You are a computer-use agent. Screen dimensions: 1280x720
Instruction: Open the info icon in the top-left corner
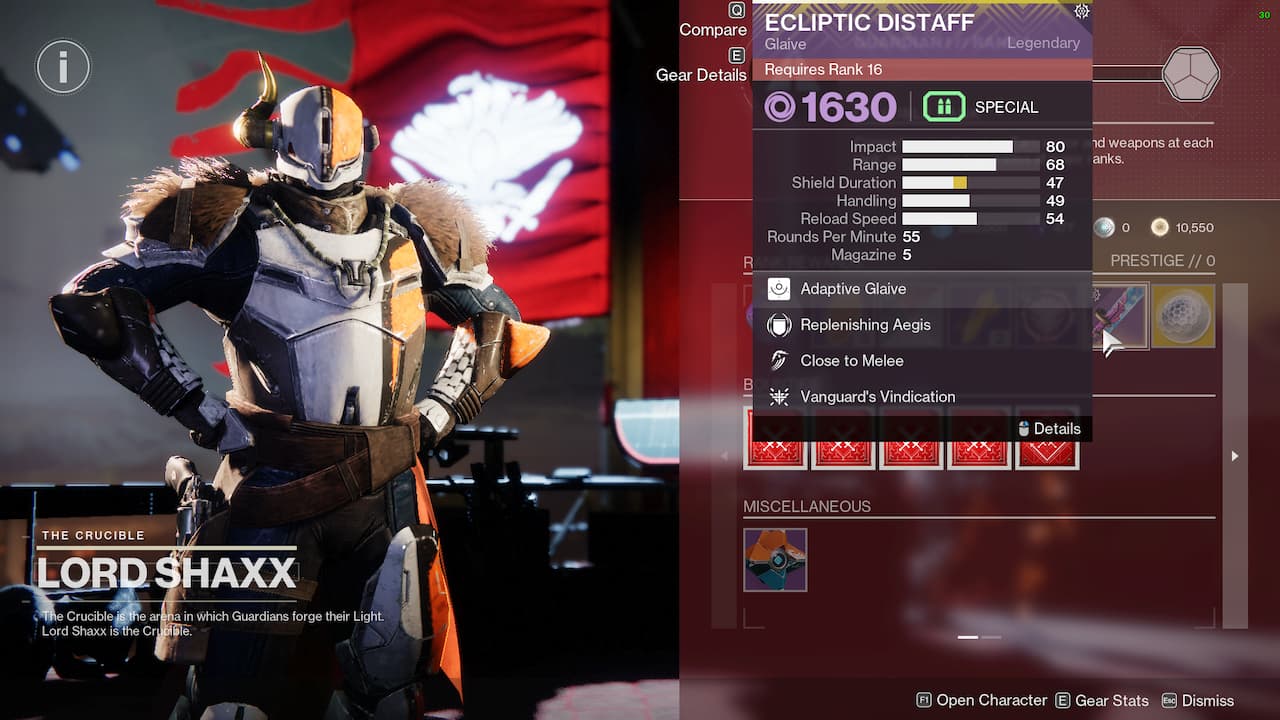tap(62, 68)
